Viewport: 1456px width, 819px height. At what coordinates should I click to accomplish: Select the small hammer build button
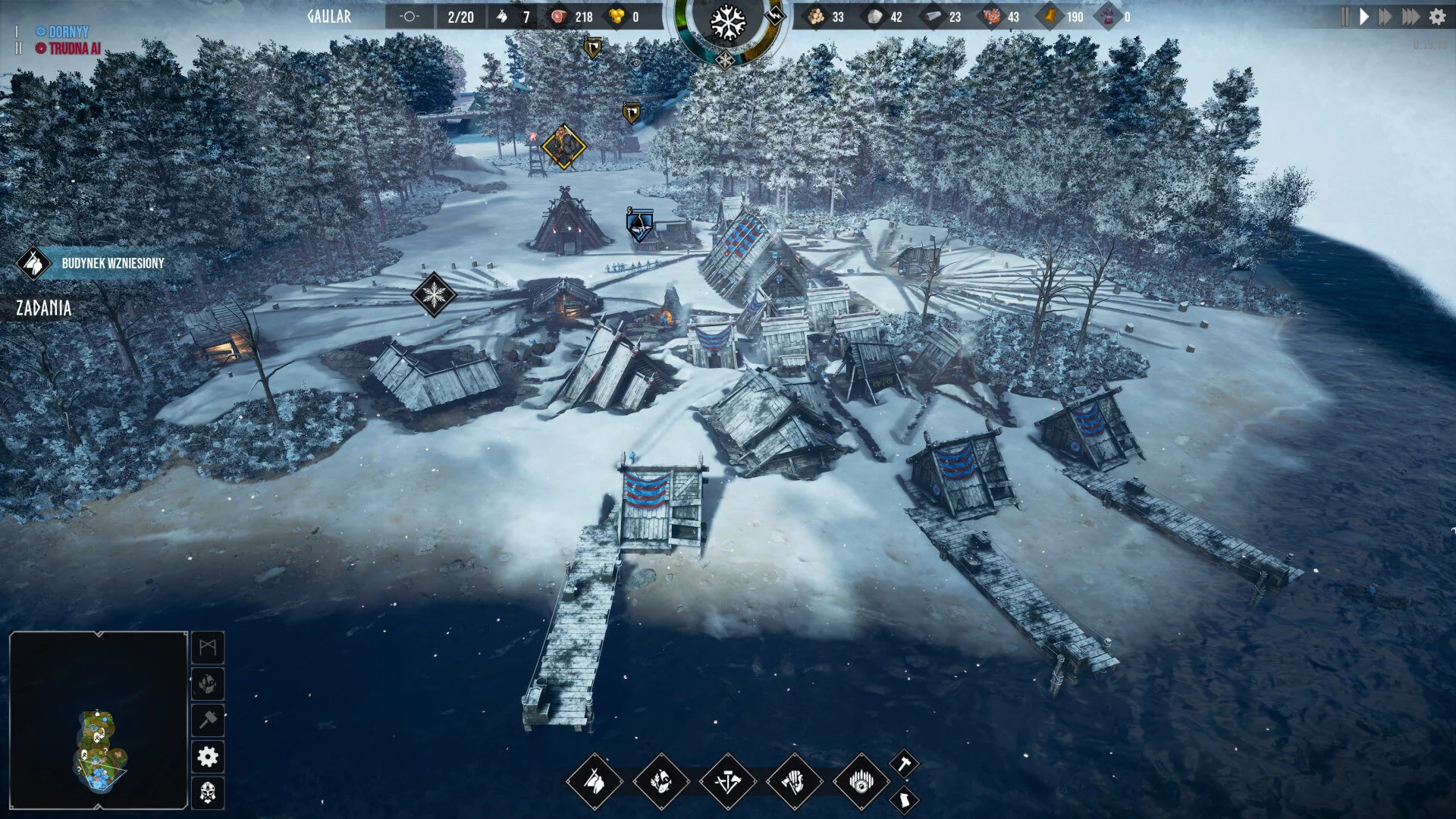[904, 764]
